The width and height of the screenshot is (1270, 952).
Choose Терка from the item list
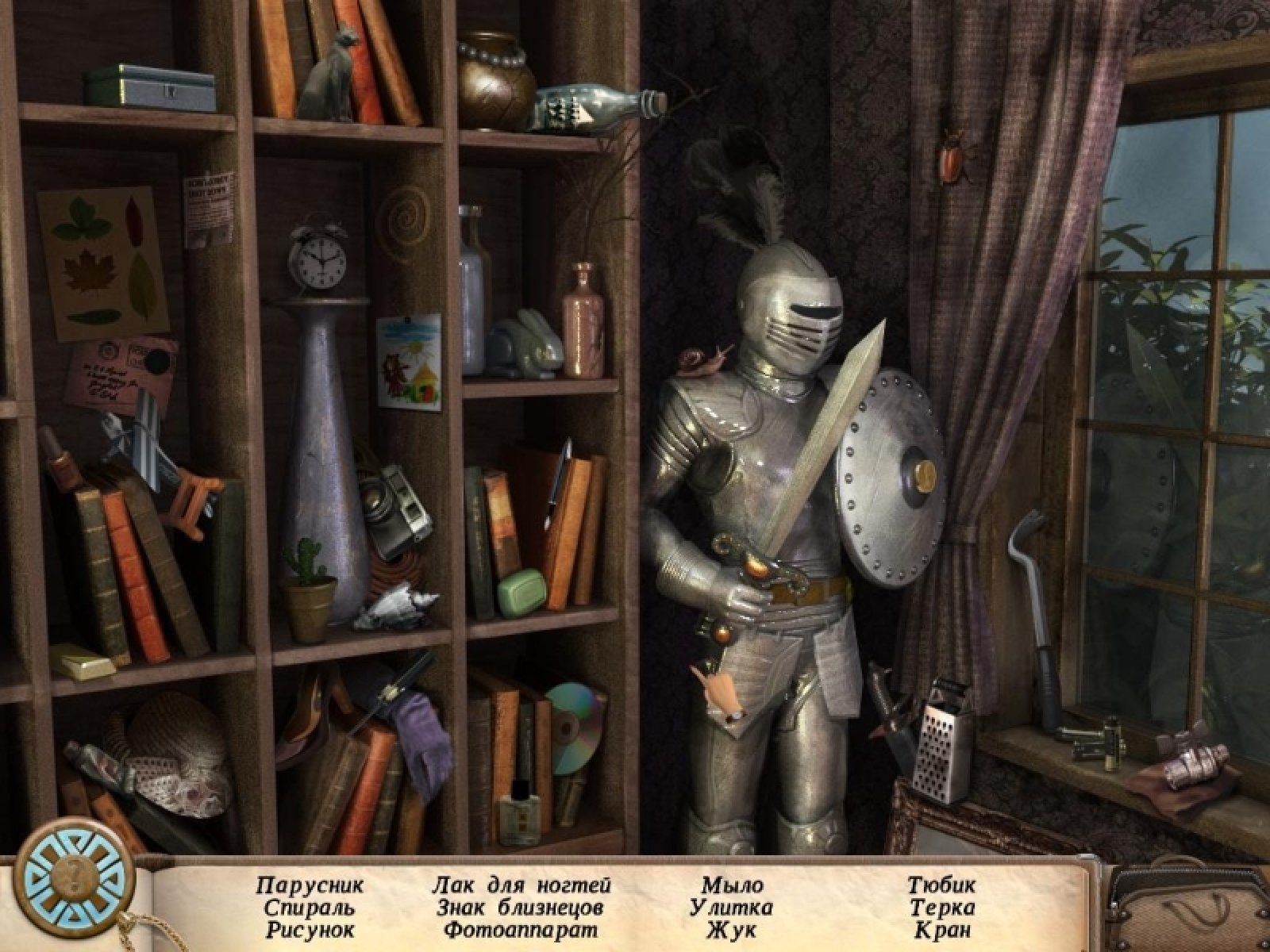click(941, 907)
